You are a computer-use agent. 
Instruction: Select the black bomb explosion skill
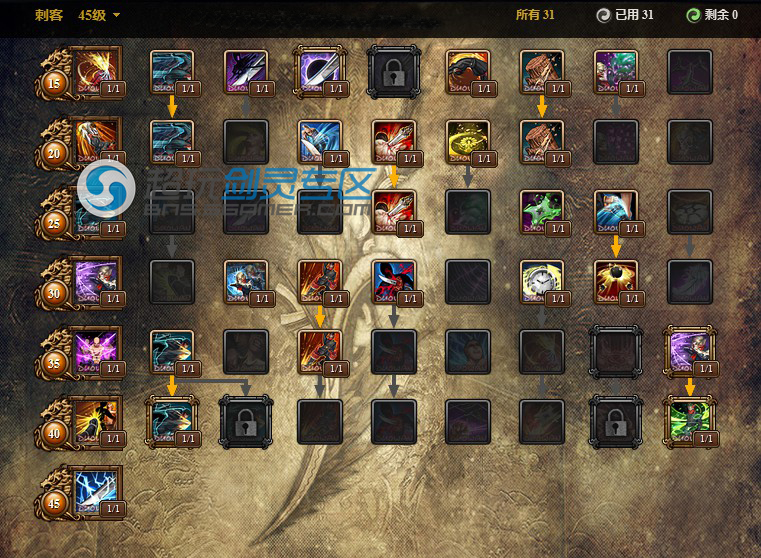click(615, 281)
